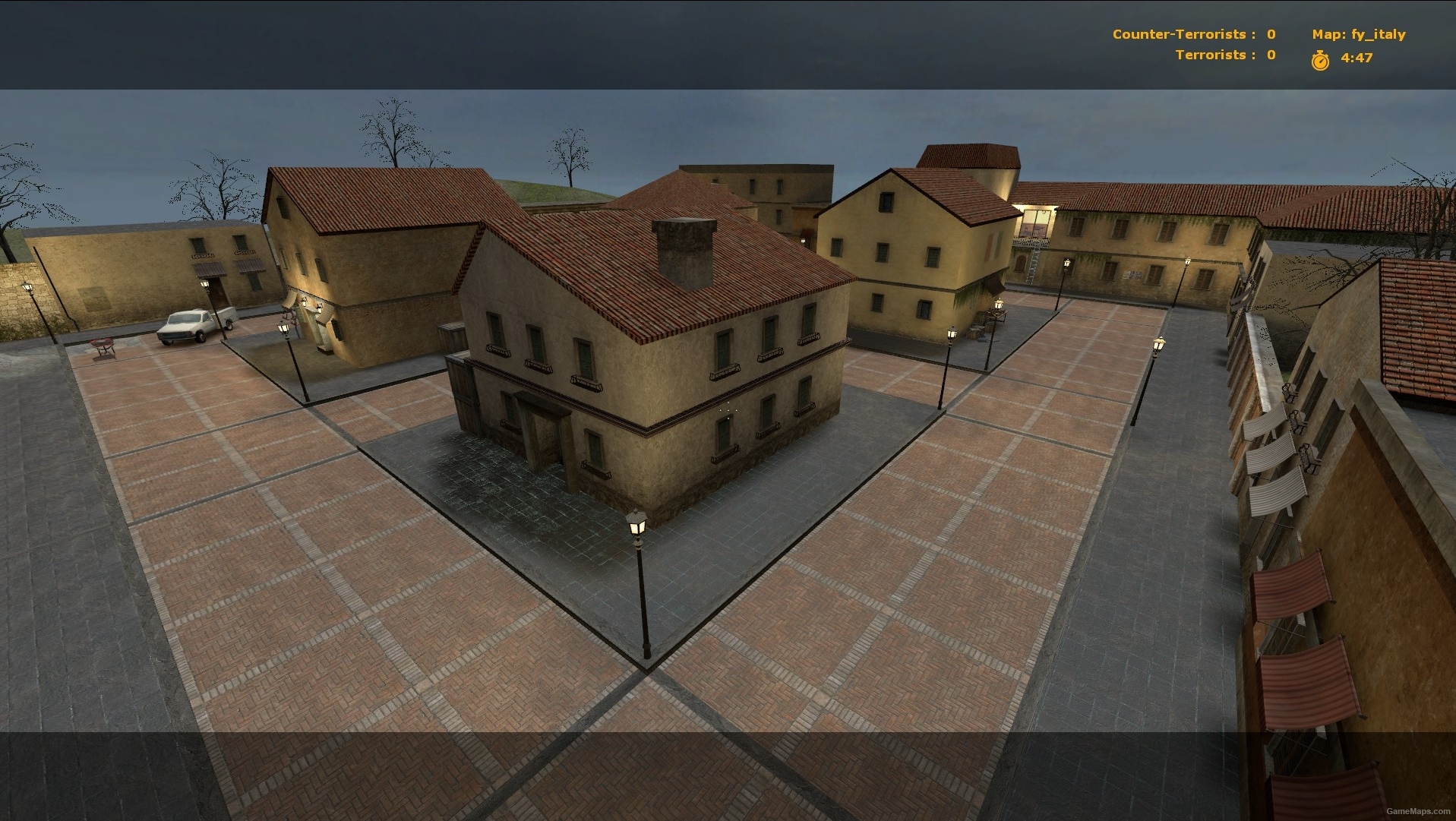Click the wooden crate beside the central house

coord(453,338)
